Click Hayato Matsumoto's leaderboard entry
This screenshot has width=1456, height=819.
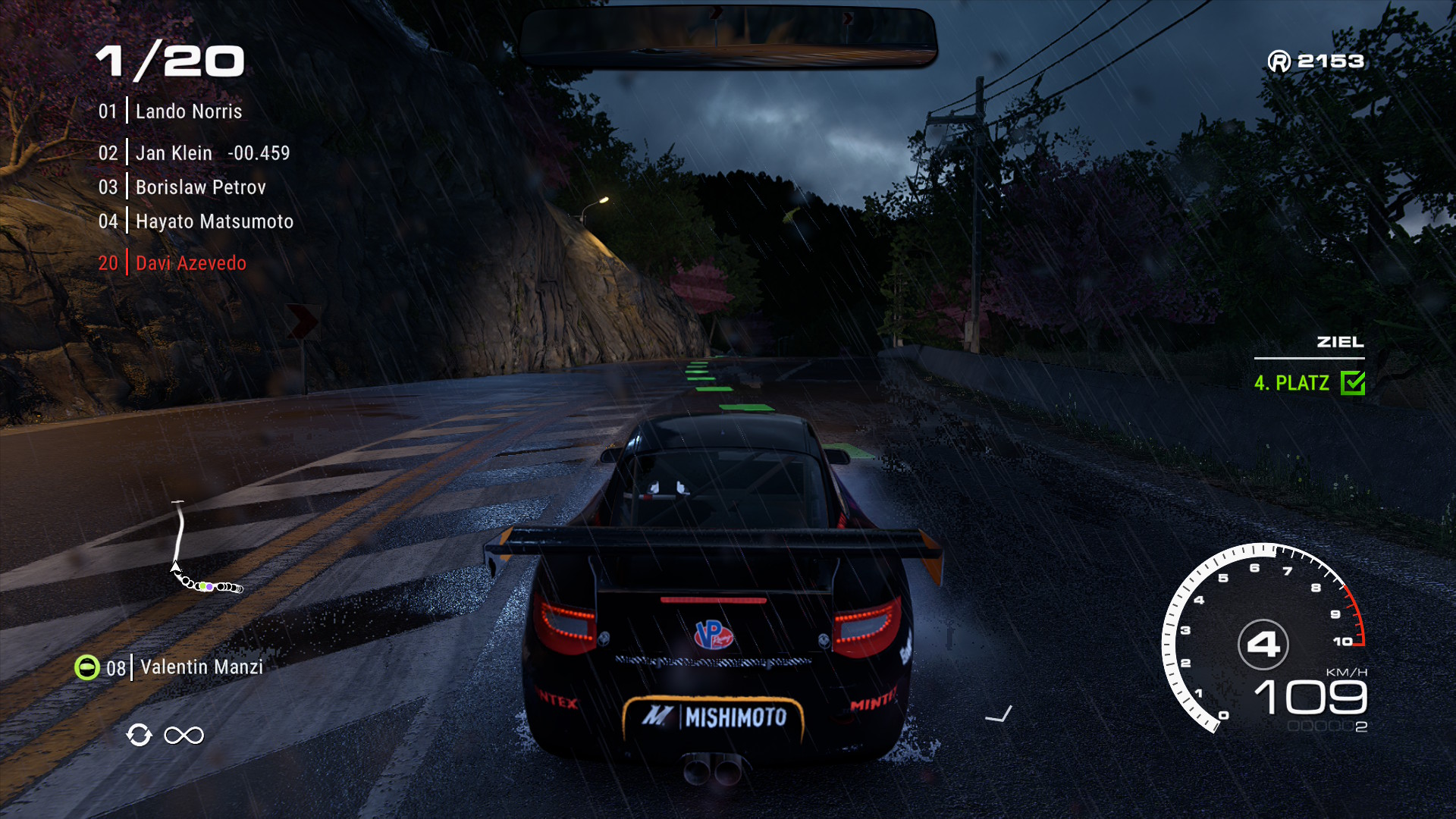click(x=214, y=221)
